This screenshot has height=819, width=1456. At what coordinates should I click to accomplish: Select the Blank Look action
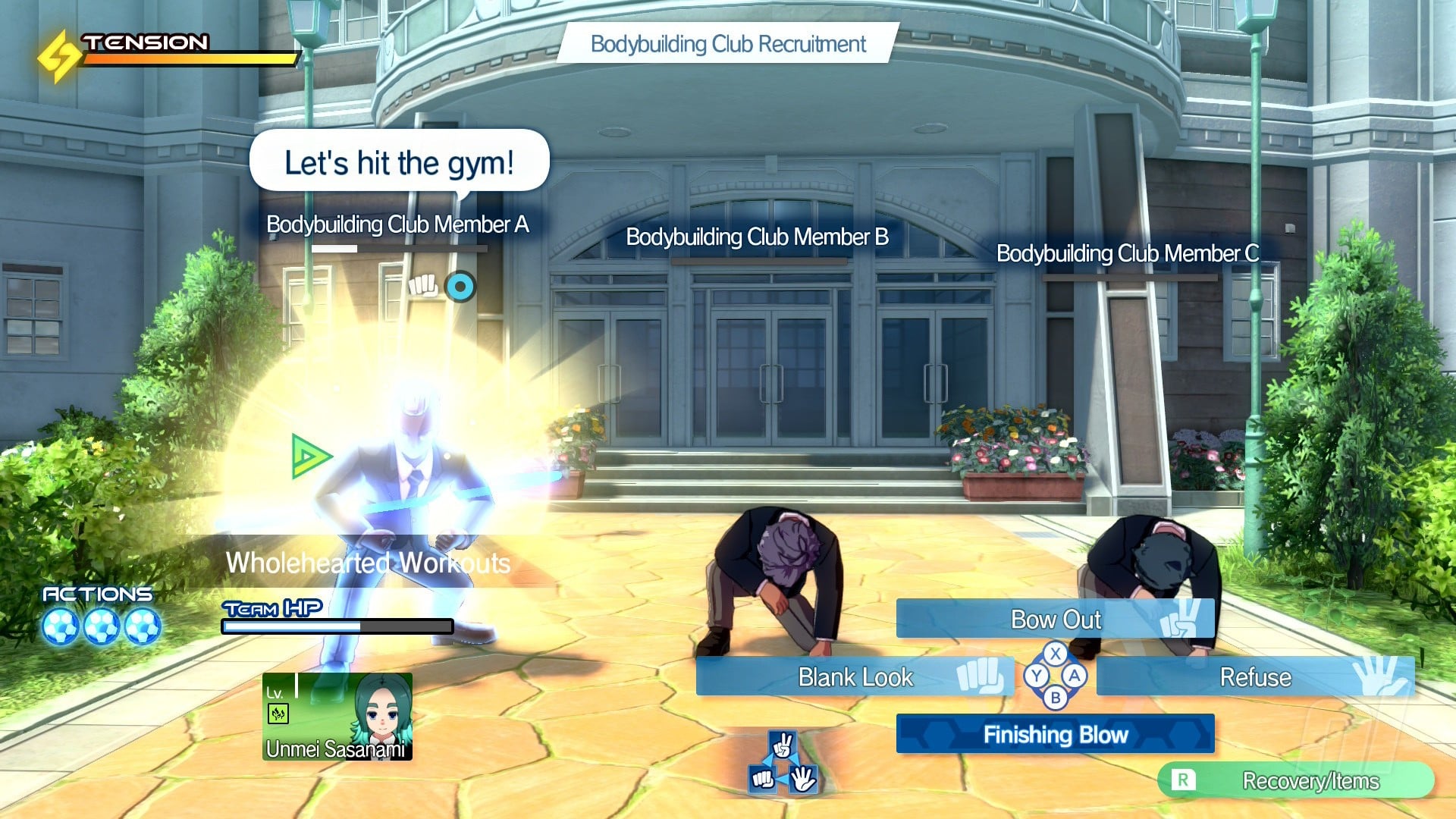(x=855, y=676)
